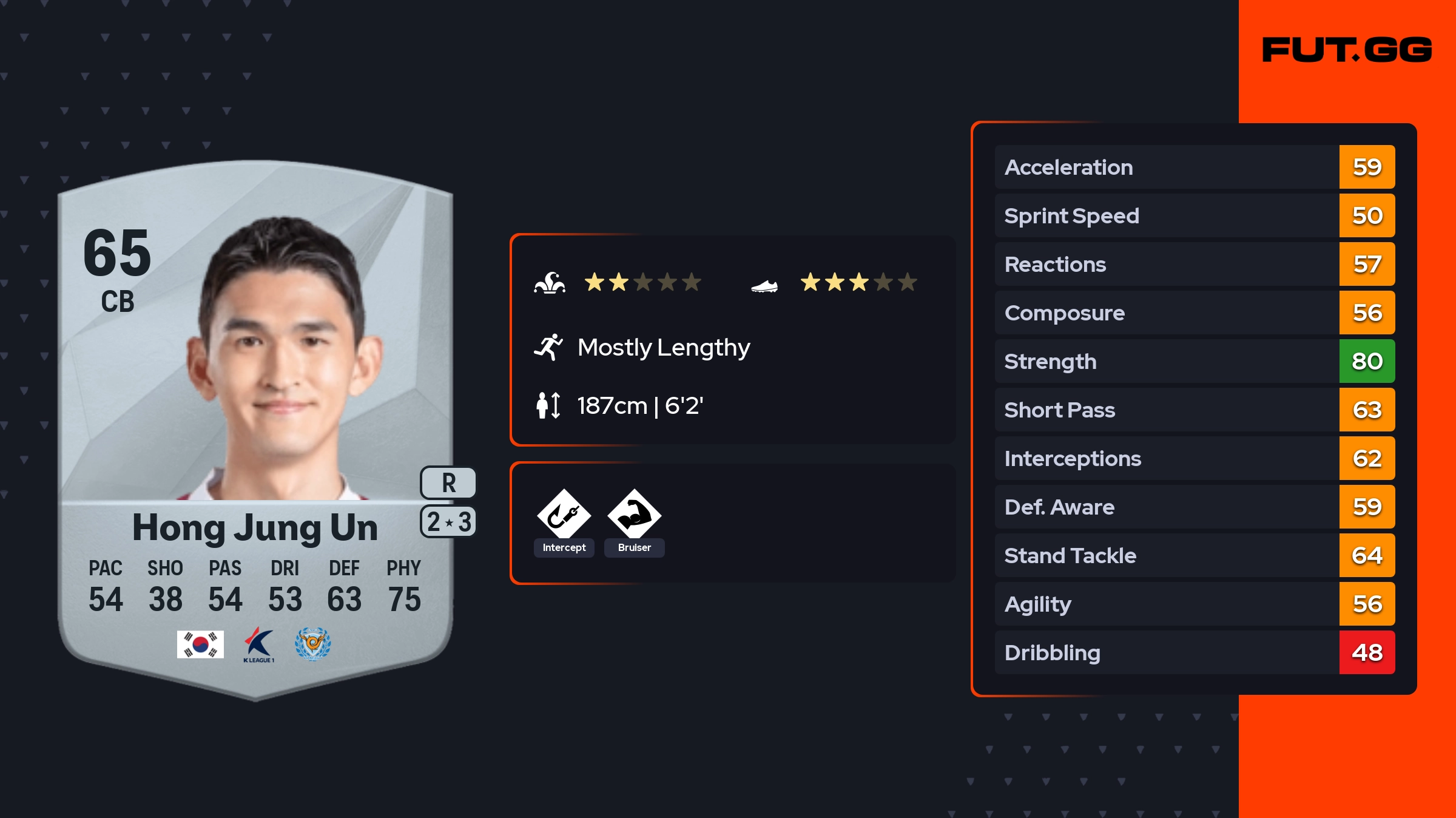Click the 2★3 skill and weak foot badge
The height and width of the screenshot is (818, 1456).
[448, 522]
